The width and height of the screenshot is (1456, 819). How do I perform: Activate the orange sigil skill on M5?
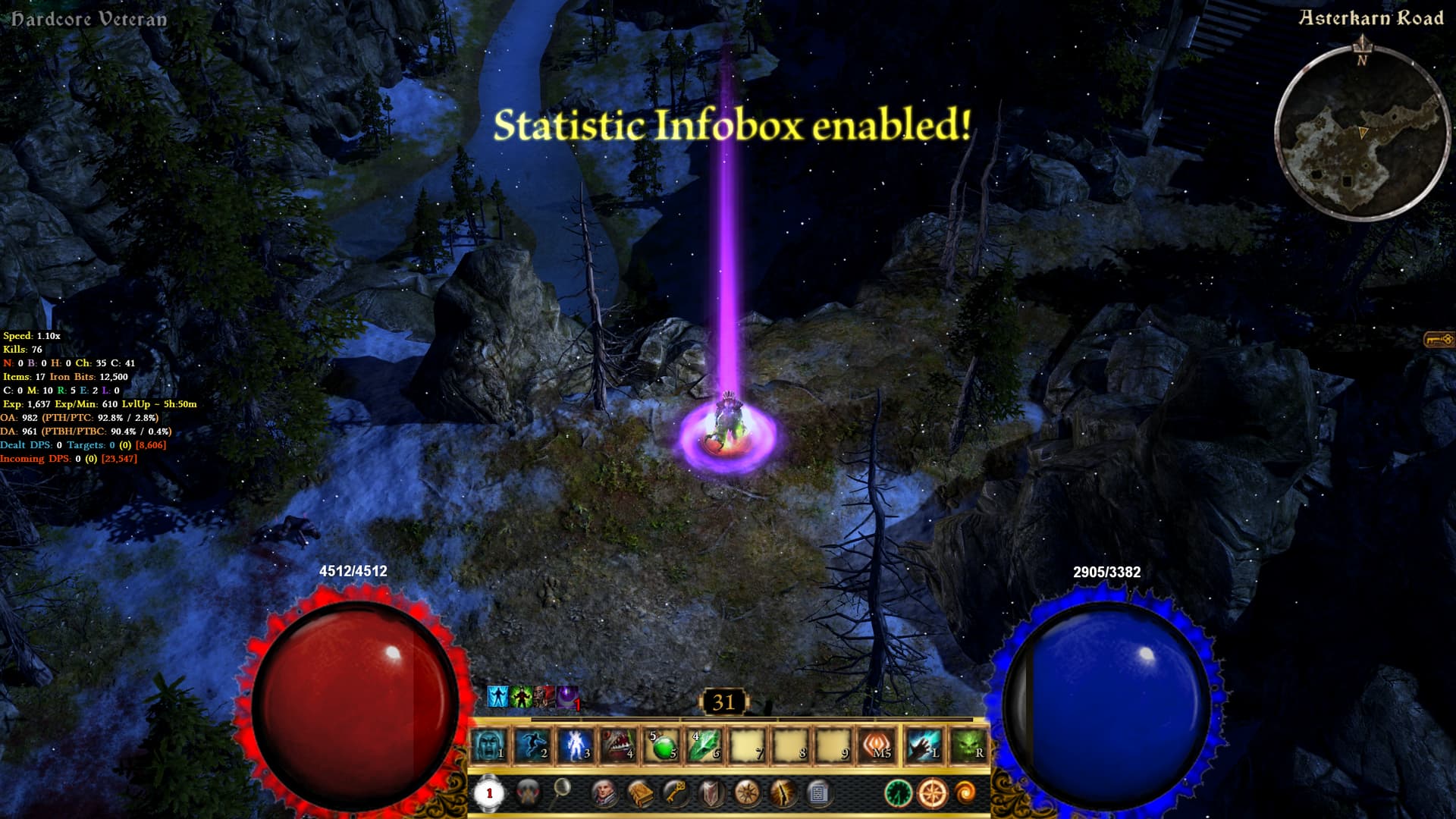pyautogui.click(x=877, y=745)
